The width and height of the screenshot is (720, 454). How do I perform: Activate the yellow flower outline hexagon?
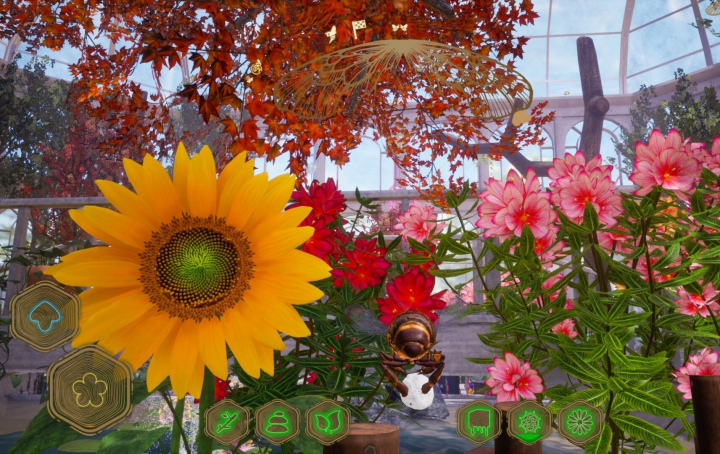tap(89, 389)
